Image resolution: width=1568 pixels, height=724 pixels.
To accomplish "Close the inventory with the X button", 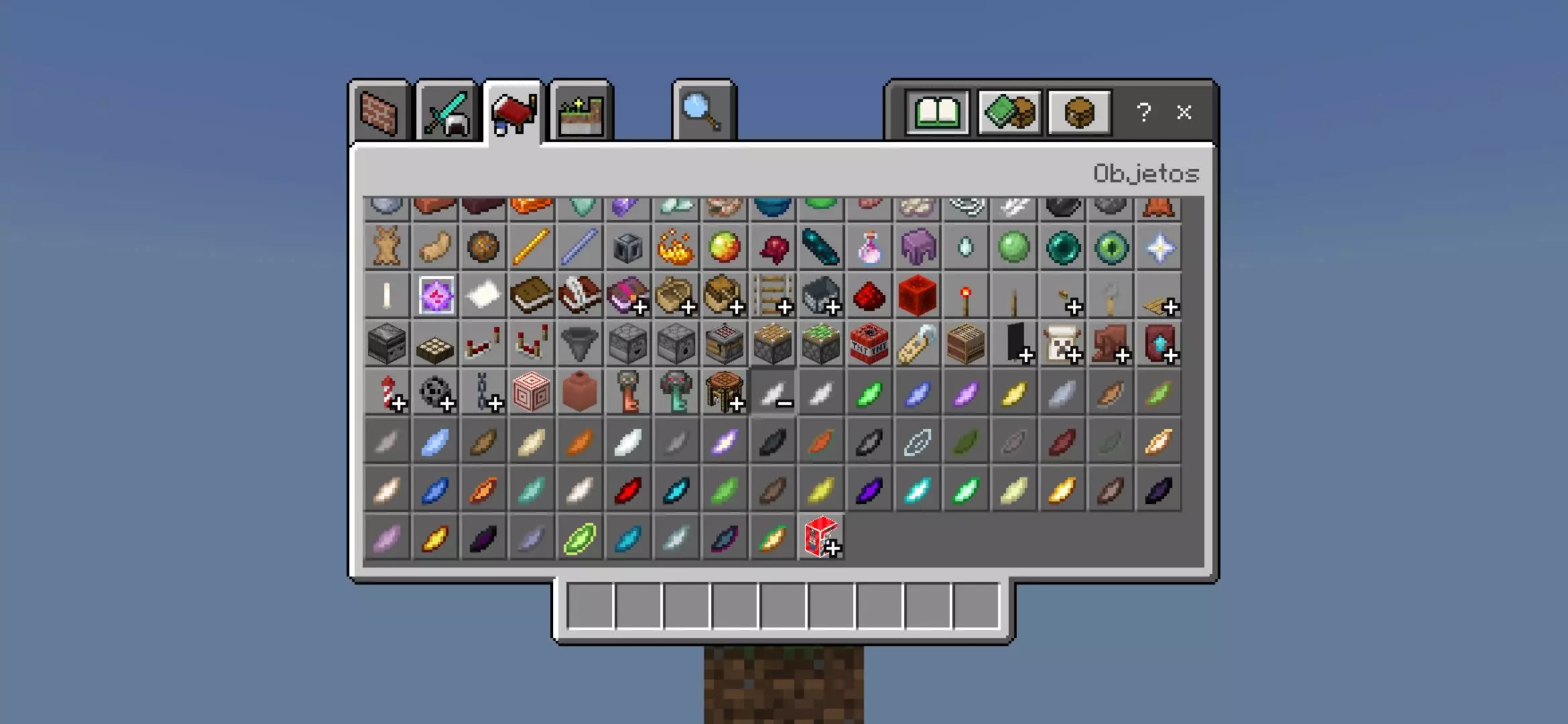I will click(x=1184, y=113).
